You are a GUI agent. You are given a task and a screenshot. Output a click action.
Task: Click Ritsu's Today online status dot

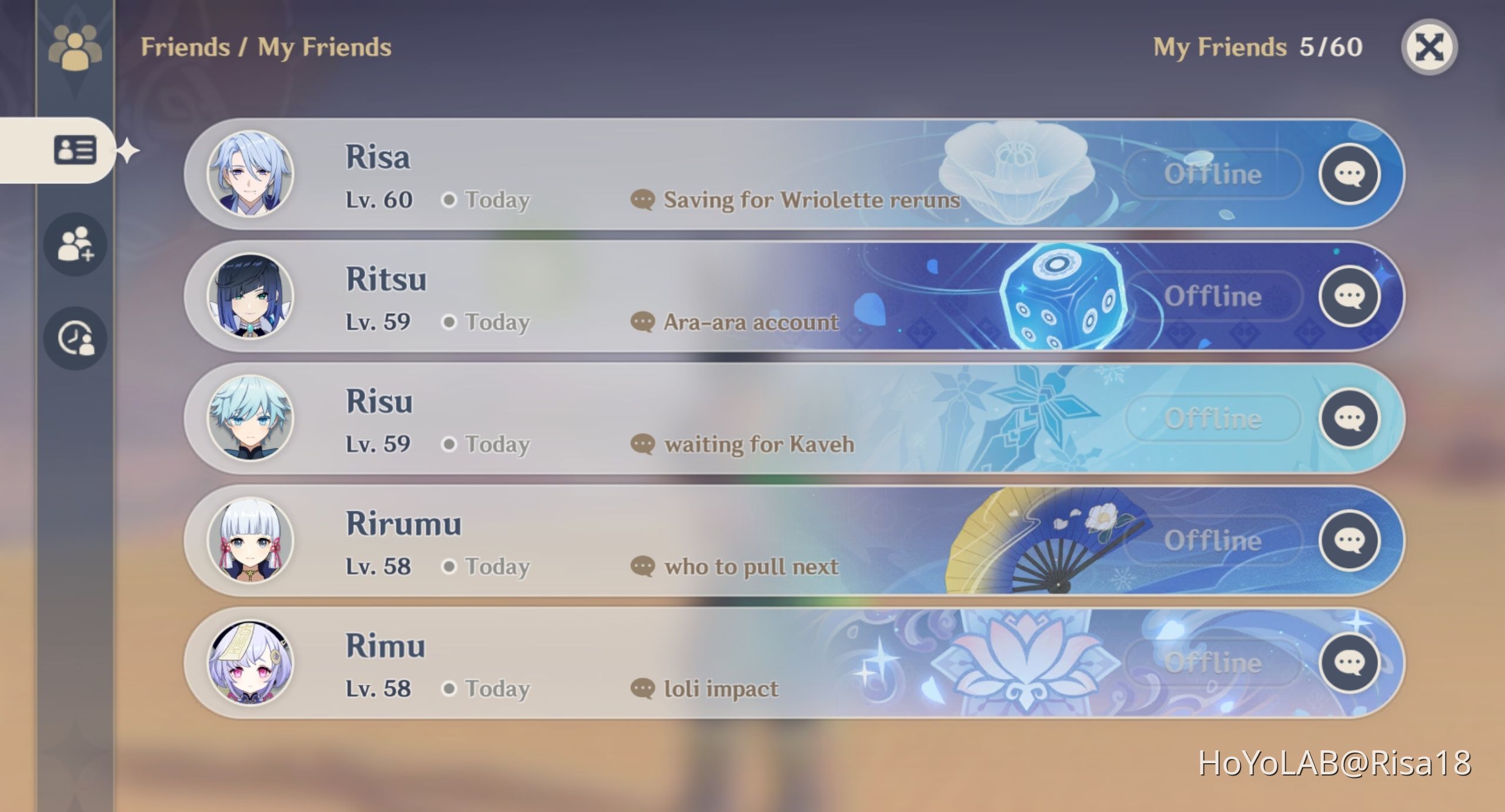pyautogui.click(x=450, y=322)
